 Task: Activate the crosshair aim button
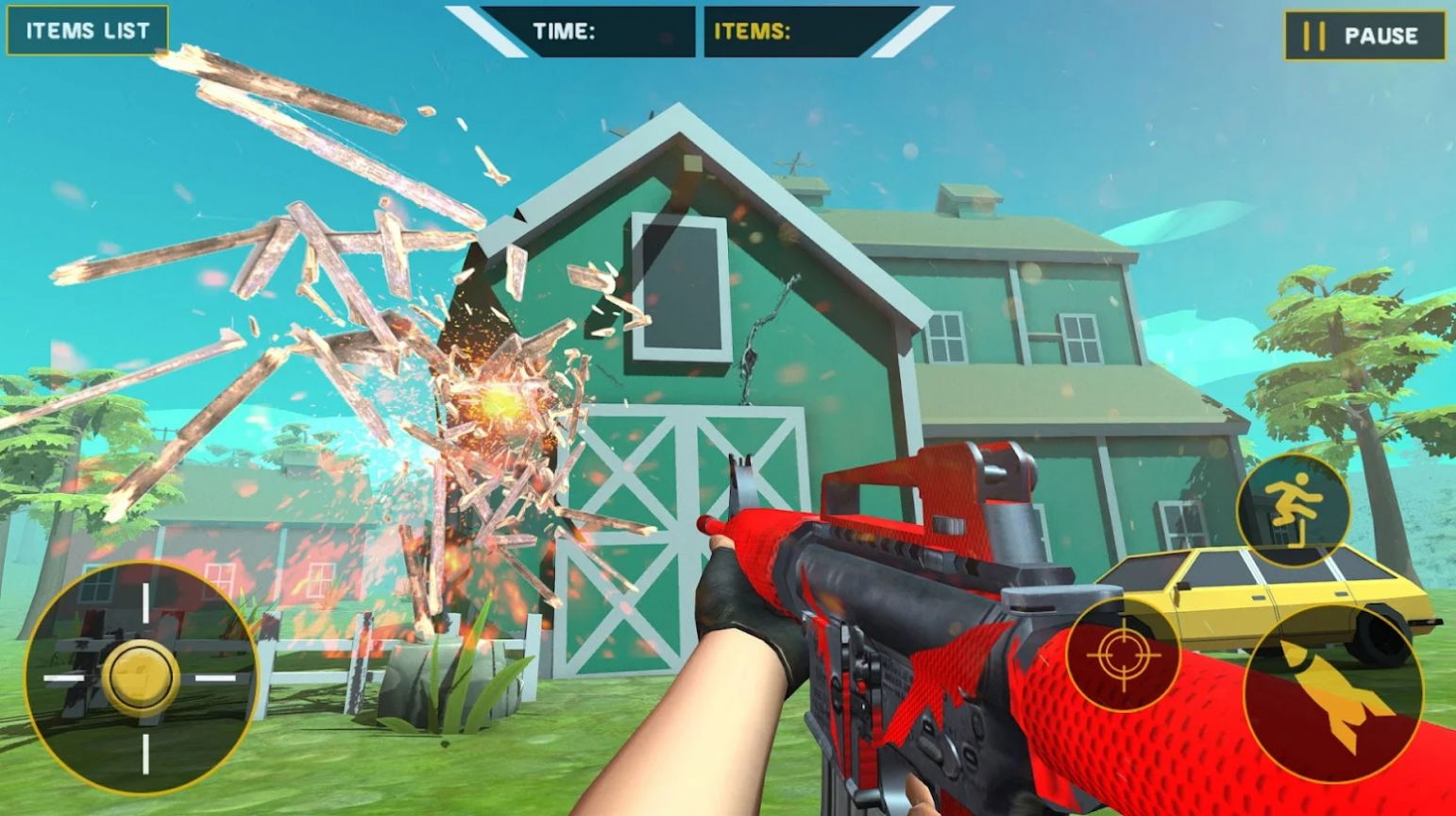coord(1123,654)
